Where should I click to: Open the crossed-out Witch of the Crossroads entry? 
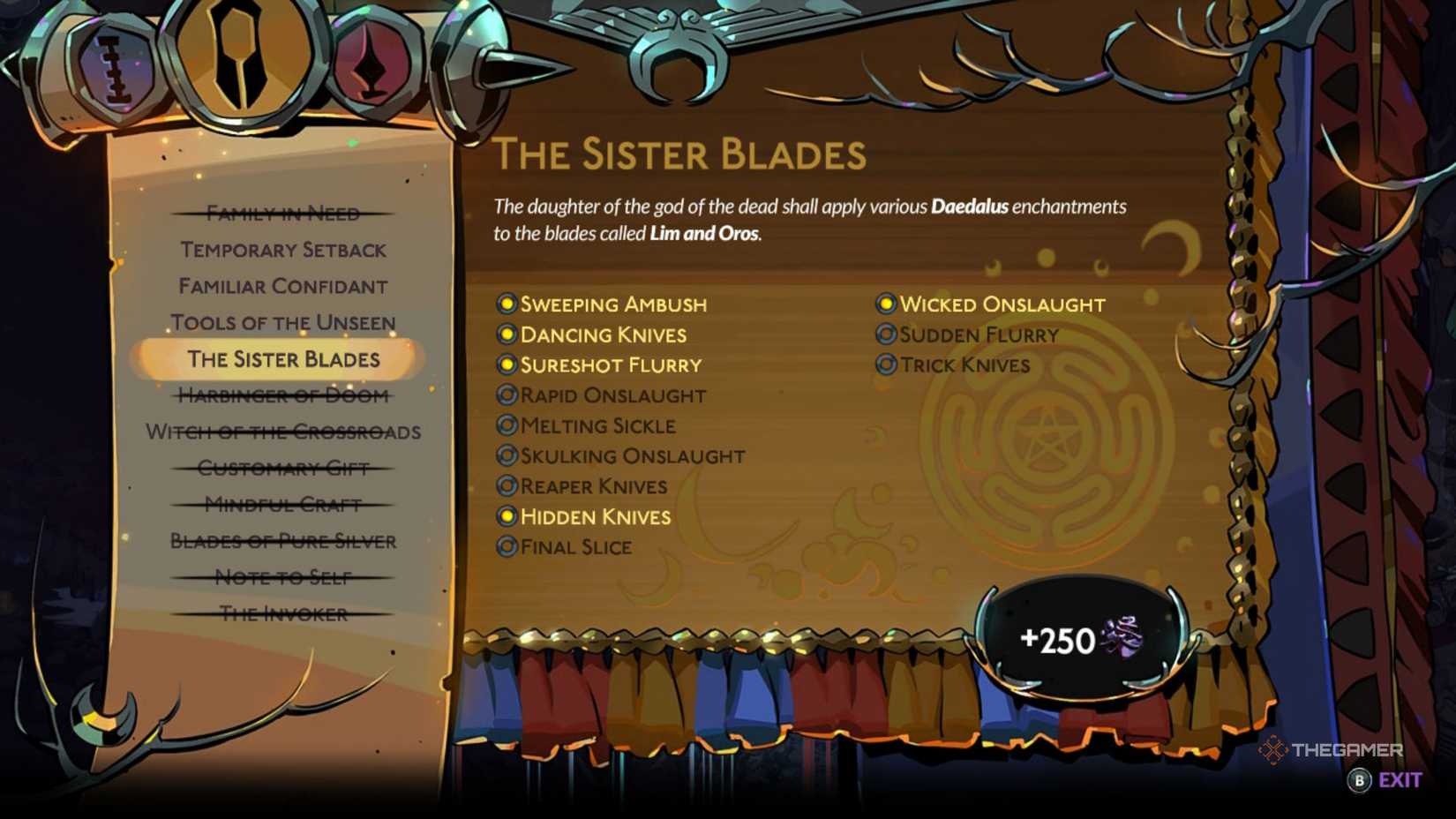pyautogui.click(x=283, y=432)
